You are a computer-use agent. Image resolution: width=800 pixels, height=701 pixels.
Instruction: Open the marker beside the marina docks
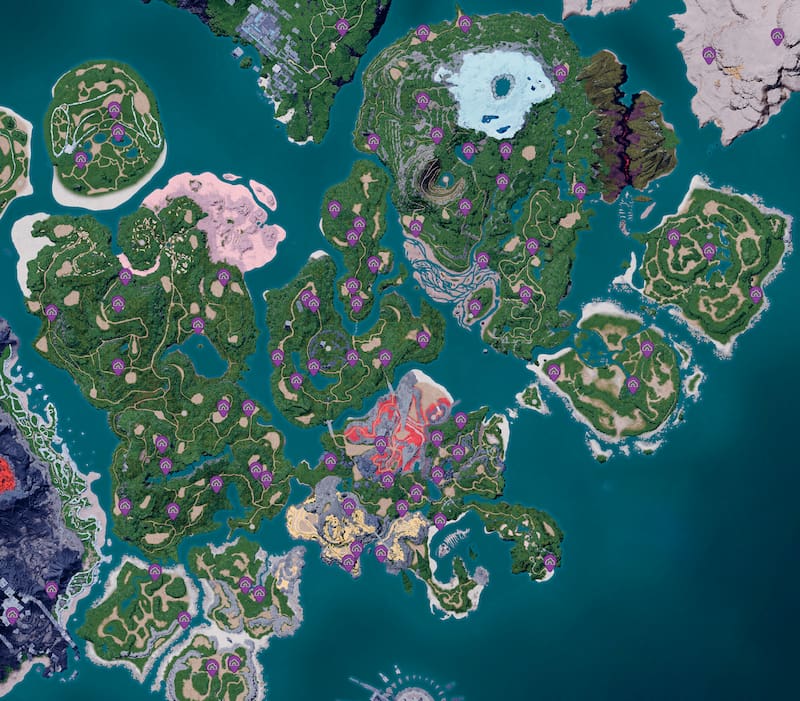(x=440, y=520)
